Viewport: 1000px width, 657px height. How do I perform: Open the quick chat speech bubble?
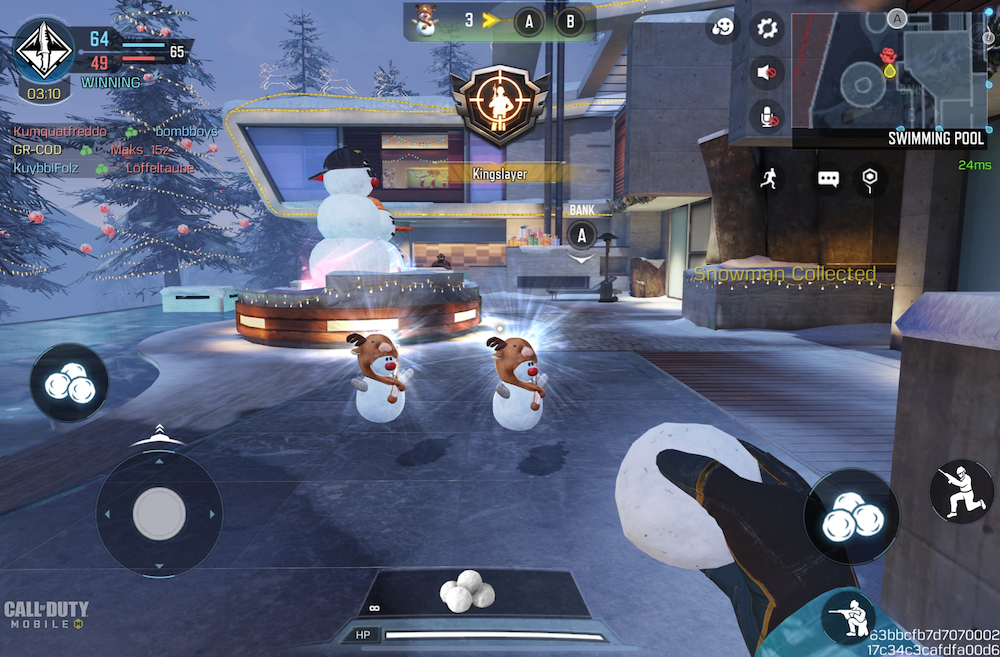click(828, 179)
